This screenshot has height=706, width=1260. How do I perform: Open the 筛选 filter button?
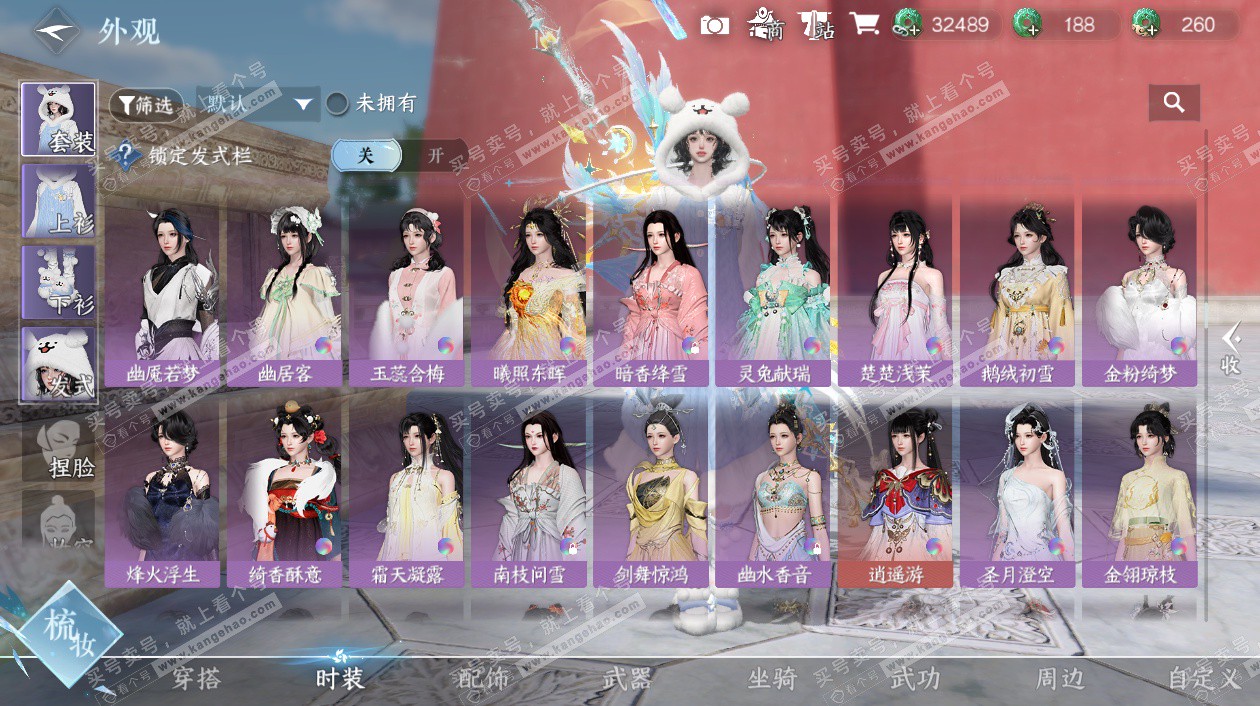coord(146,103)
